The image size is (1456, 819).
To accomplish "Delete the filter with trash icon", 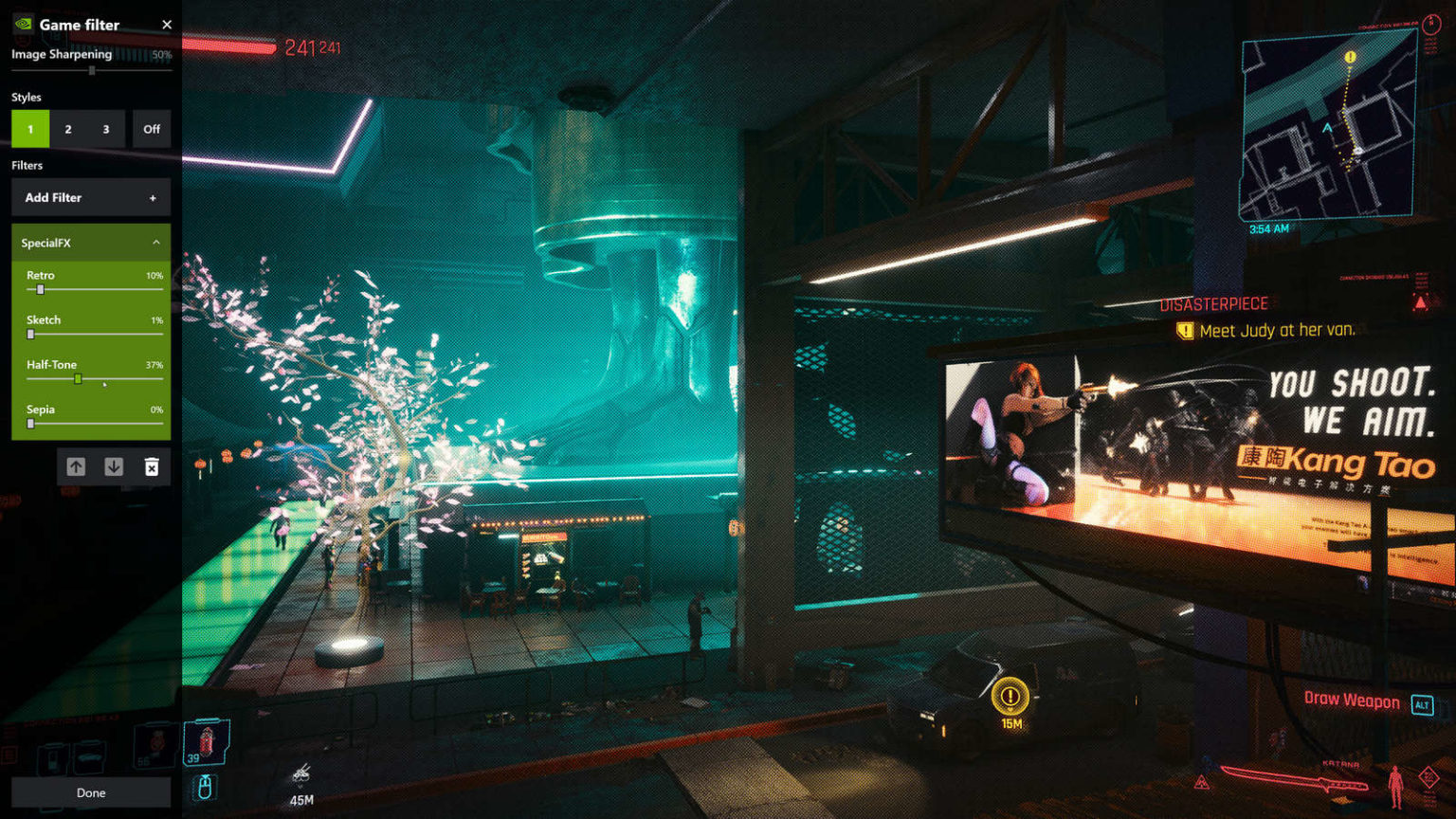I will tap(152, 466).
